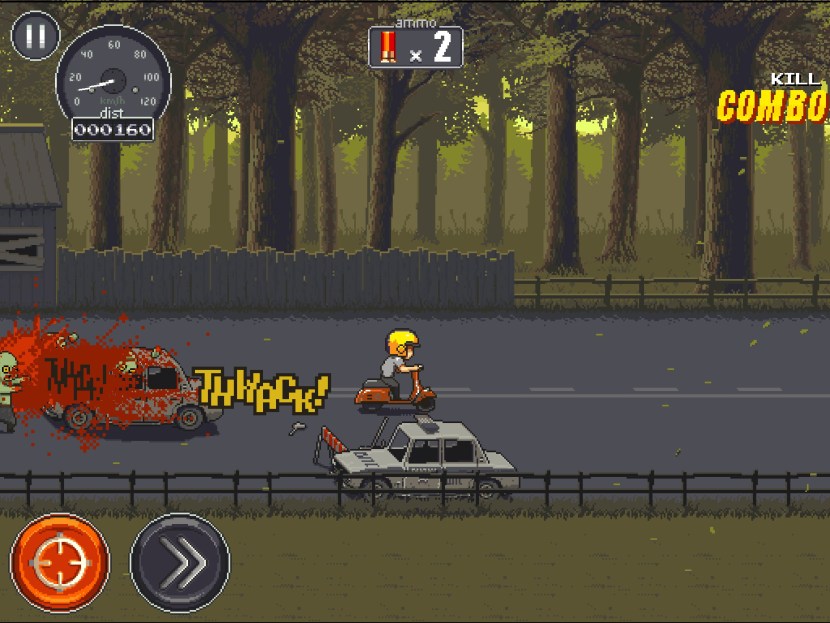Fire the weapon with the crosshair button
The width and height of the screenshot is (830, 623).
tap(59, 563)
